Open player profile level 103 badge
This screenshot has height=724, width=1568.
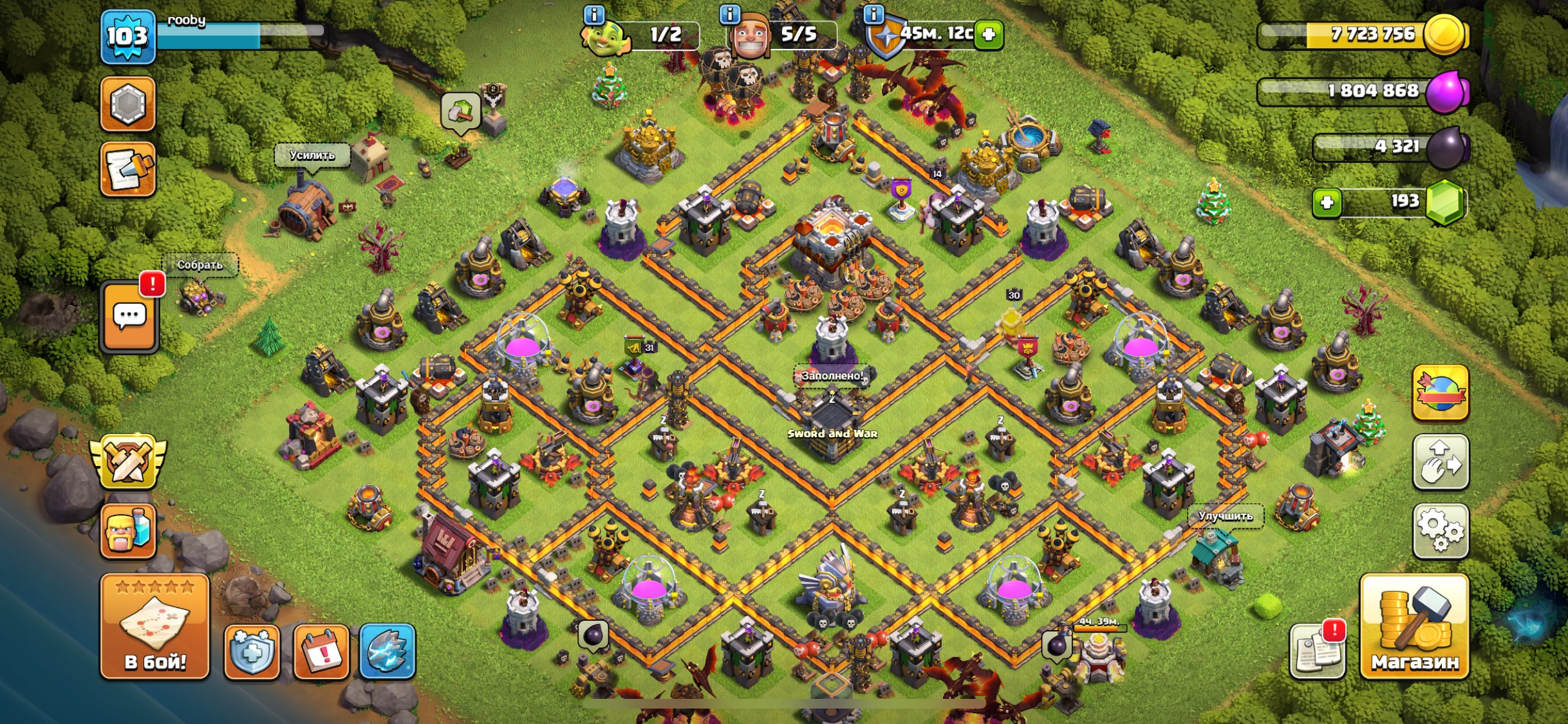127,37
